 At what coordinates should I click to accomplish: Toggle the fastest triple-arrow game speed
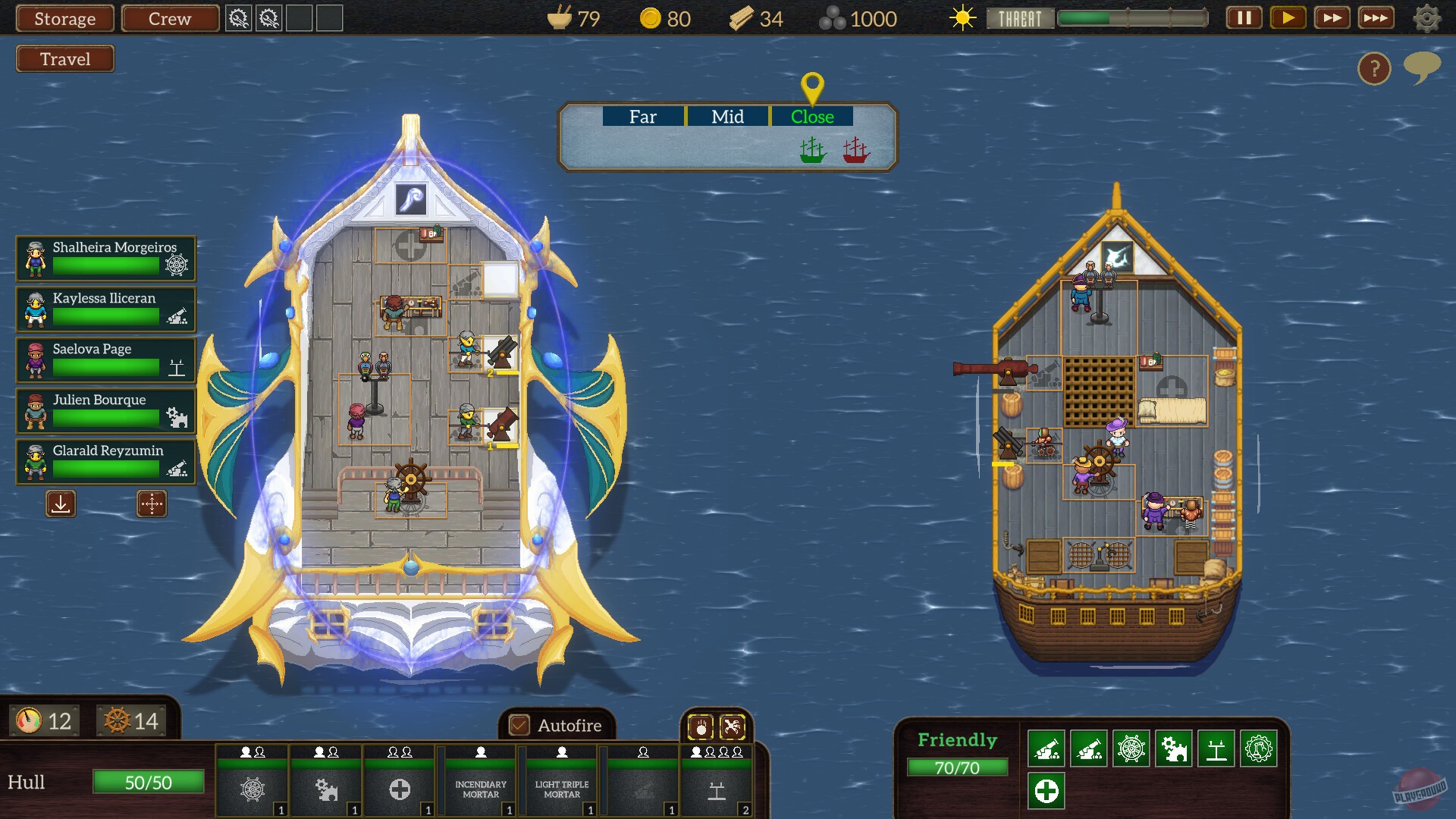tap(1376, 18)
